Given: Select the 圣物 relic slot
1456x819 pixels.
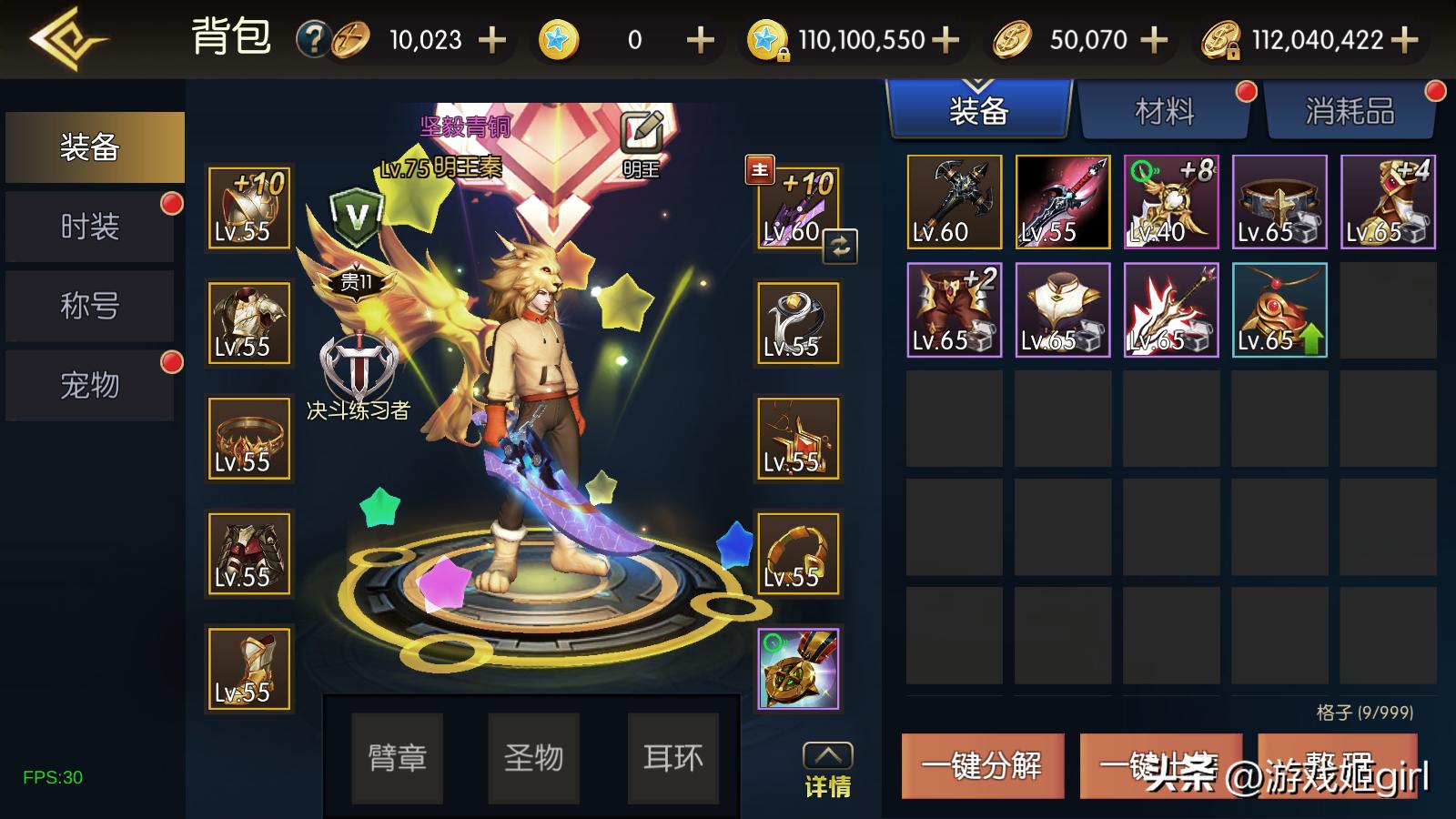Looking at the screenshot, I should [533, 757].
